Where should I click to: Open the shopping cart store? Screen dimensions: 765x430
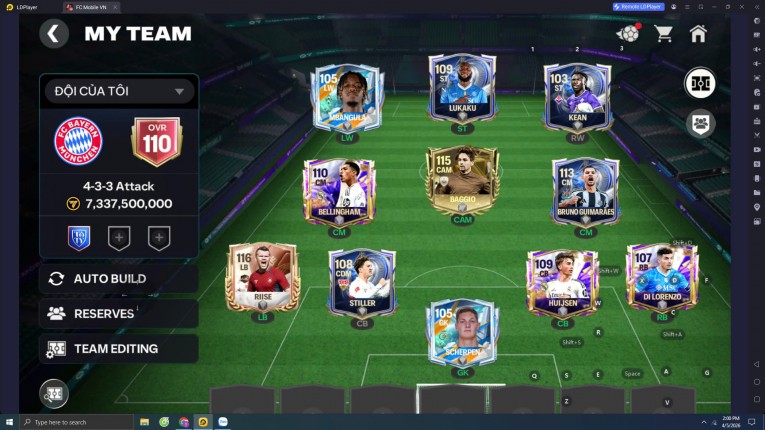pos(663,34)
